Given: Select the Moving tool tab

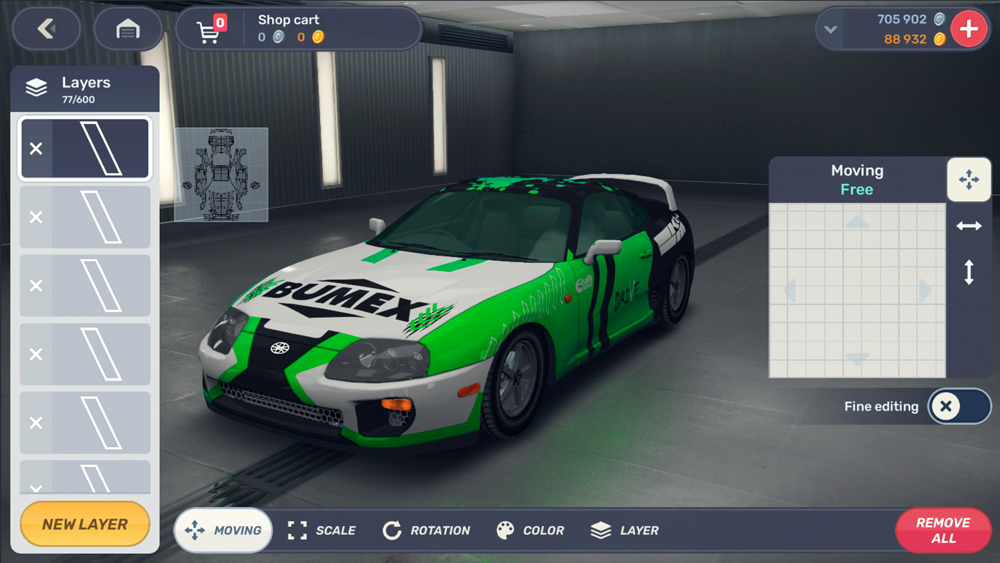Looking at the screenshot, I should pos(223,530).
